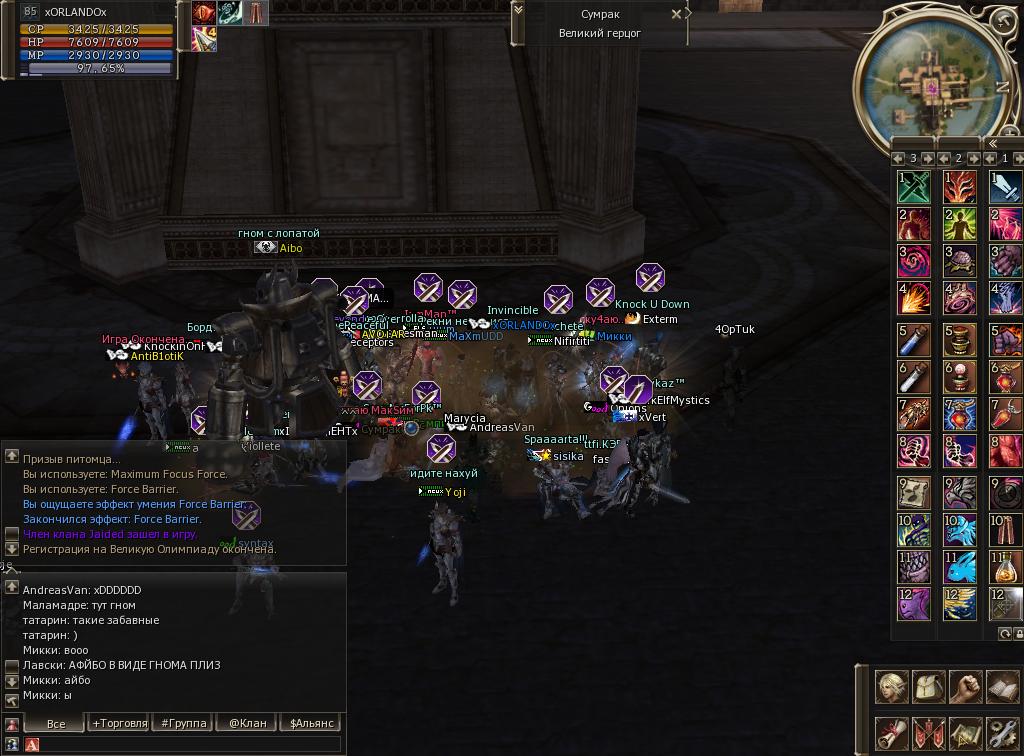
Task: Open the world map scroll icon
Action: (x=965, y=733)
